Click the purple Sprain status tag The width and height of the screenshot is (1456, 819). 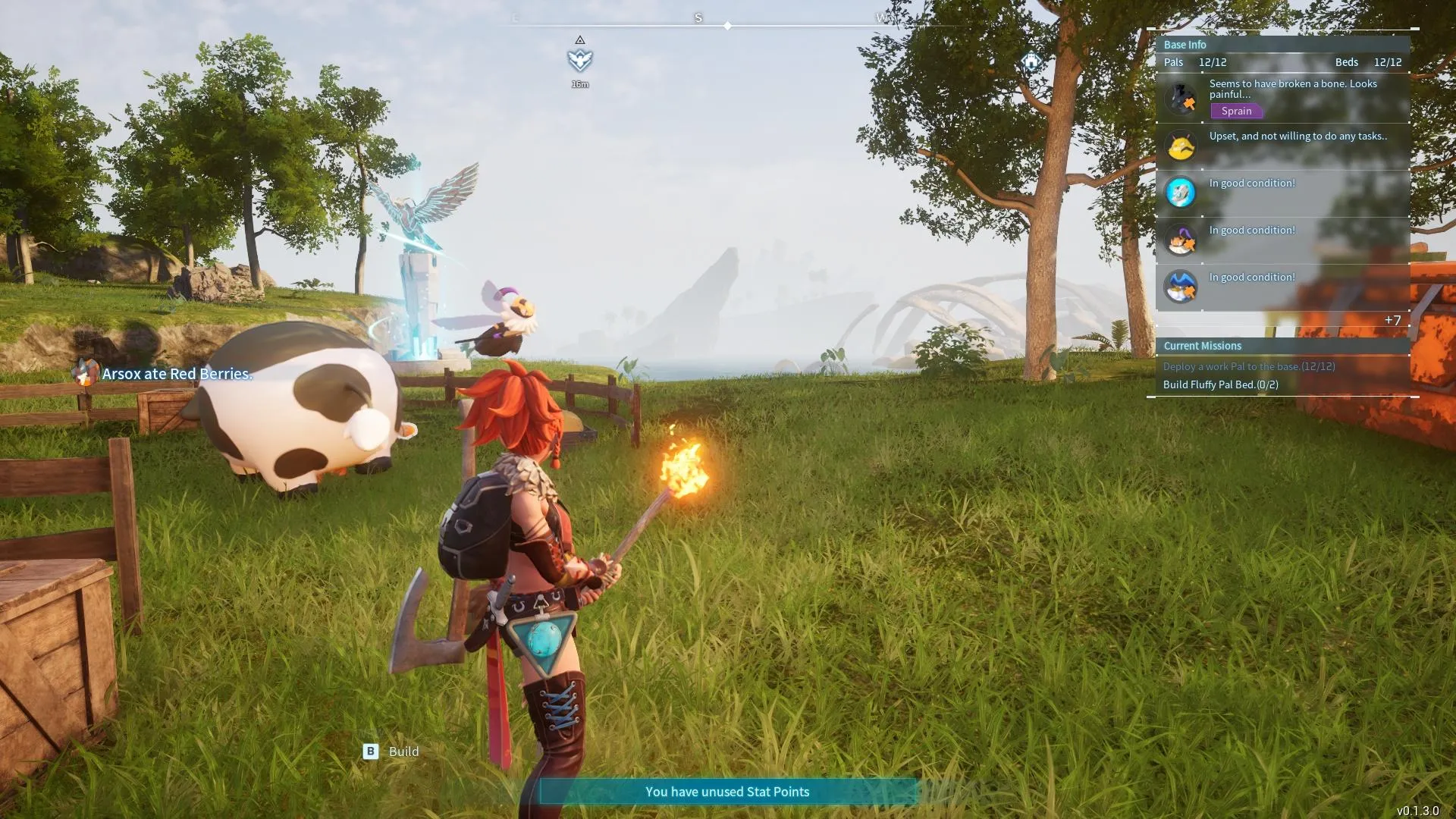(1236, 111)
